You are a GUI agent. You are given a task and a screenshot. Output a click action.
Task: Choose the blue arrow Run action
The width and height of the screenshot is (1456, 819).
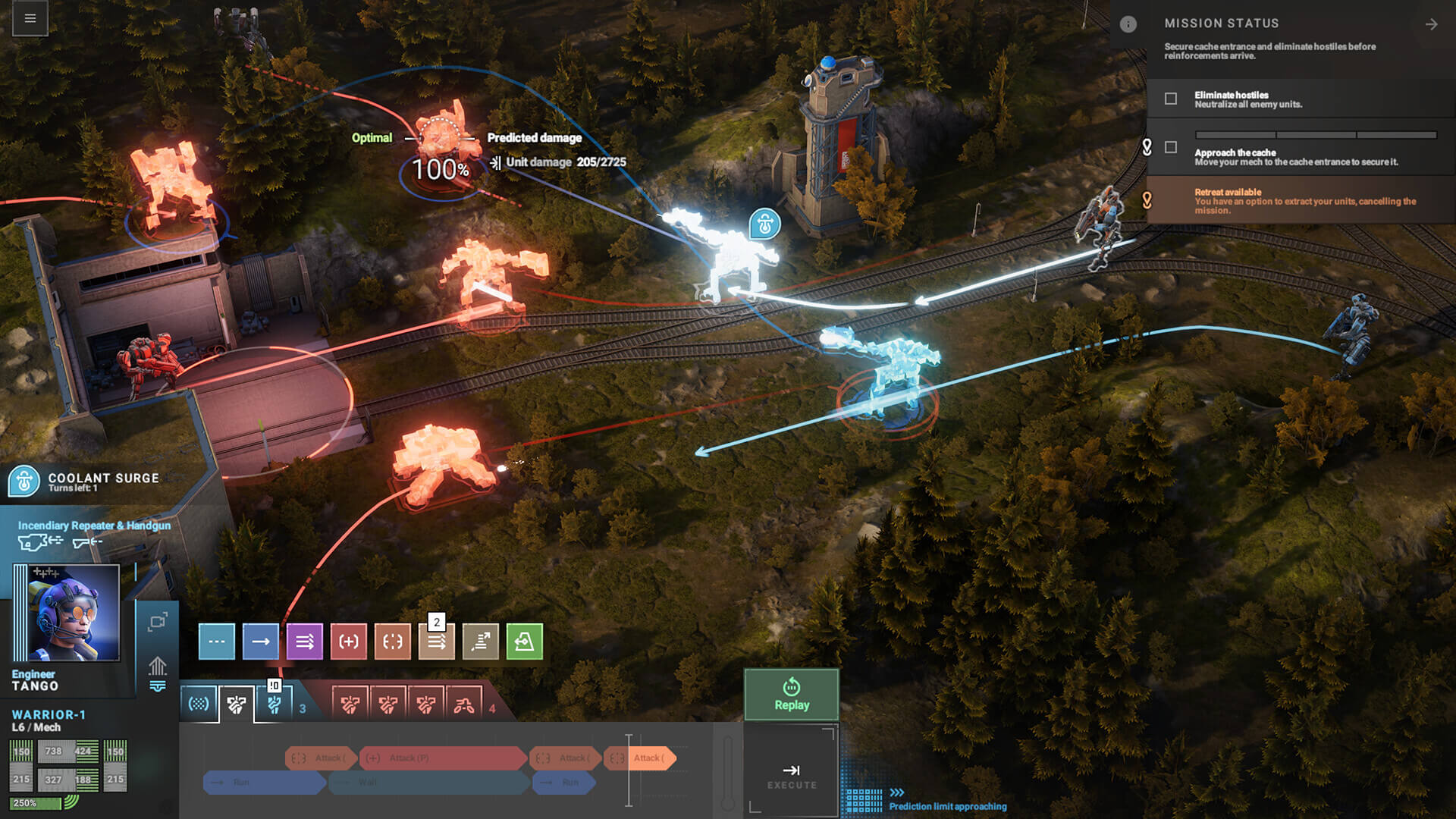coord(260,642)
